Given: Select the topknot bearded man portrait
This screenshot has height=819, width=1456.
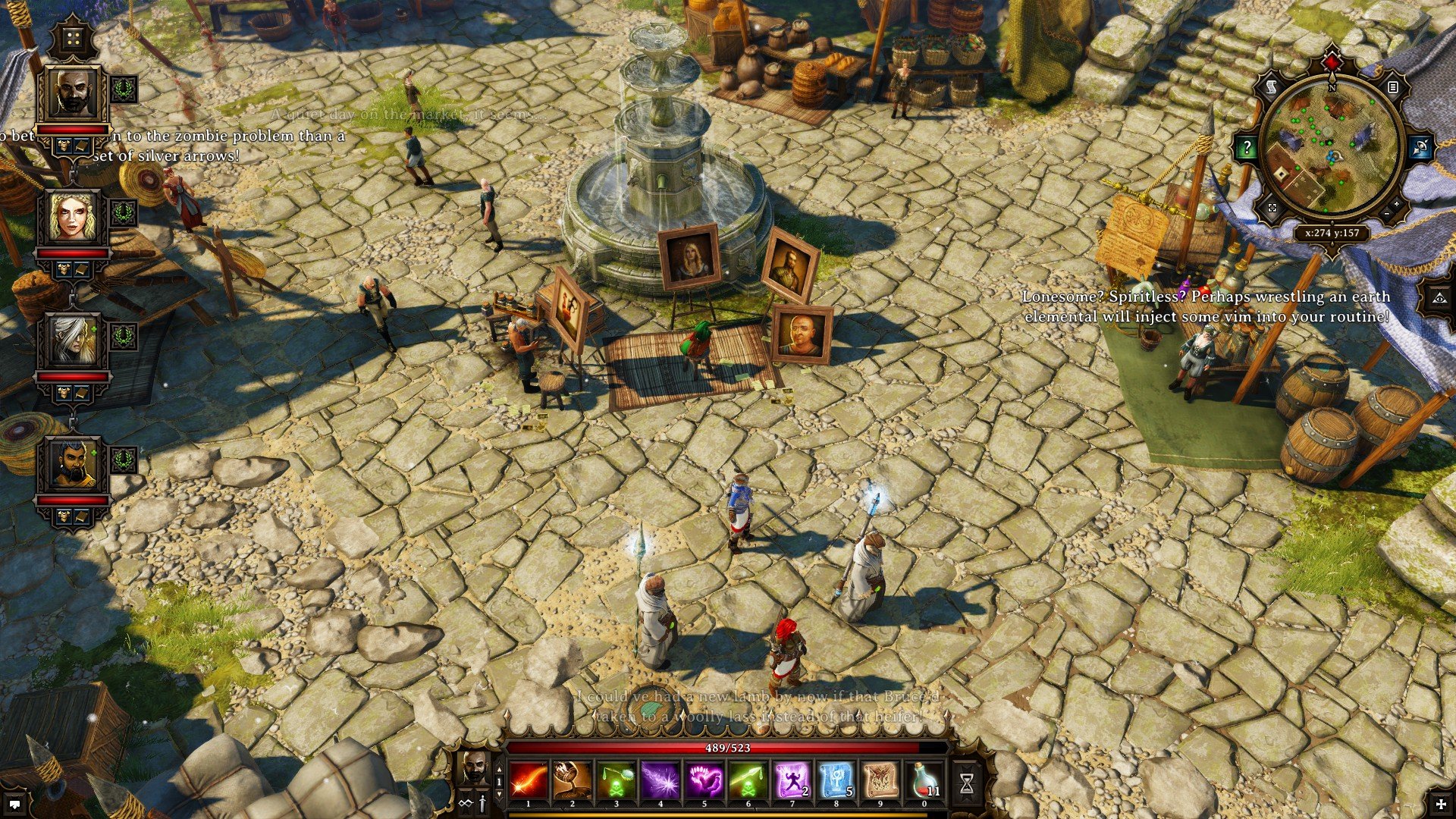Looking at the screenshot, I should click(x=74, y=464).
